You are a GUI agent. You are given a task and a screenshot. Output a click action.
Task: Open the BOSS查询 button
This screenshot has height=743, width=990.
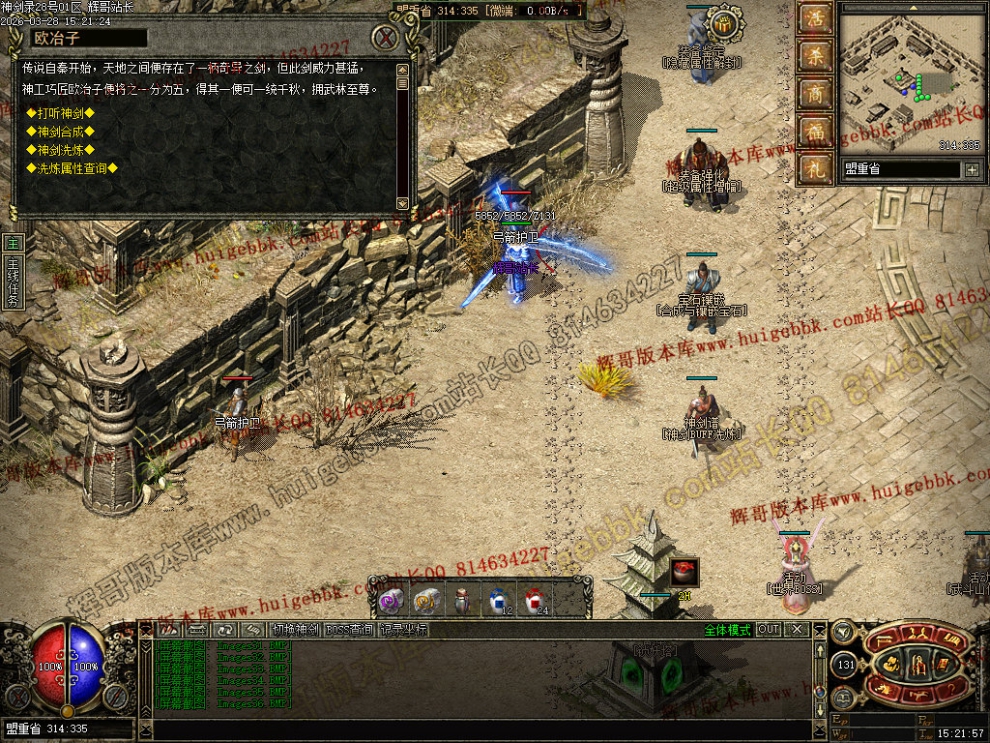click(349, 630)
